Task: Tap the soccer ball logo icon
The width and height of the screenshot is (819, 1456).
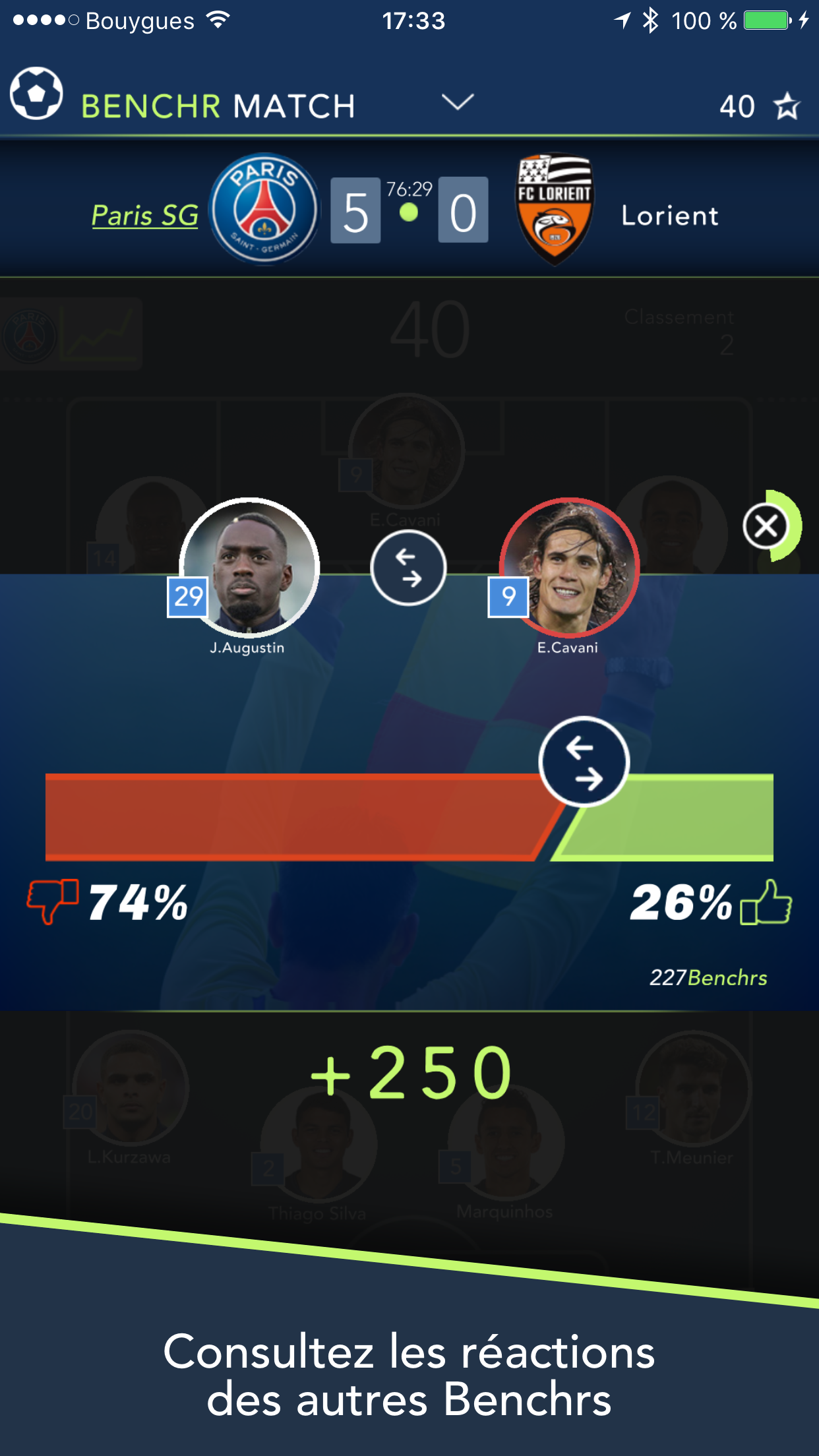Action: (x=36, y=94)
